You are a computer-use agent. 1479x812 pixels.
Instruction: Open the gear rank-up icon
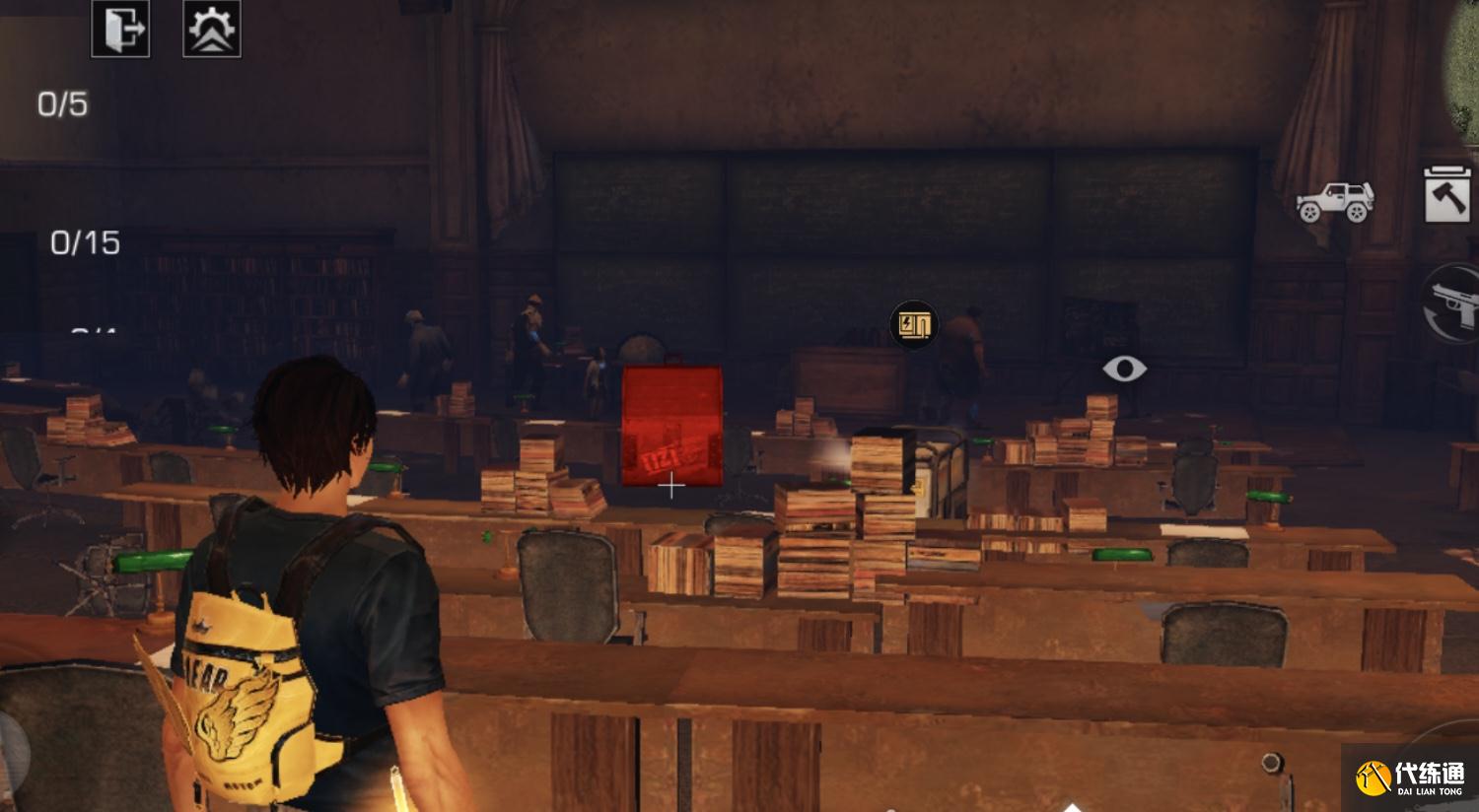click(x=212, y=29)
